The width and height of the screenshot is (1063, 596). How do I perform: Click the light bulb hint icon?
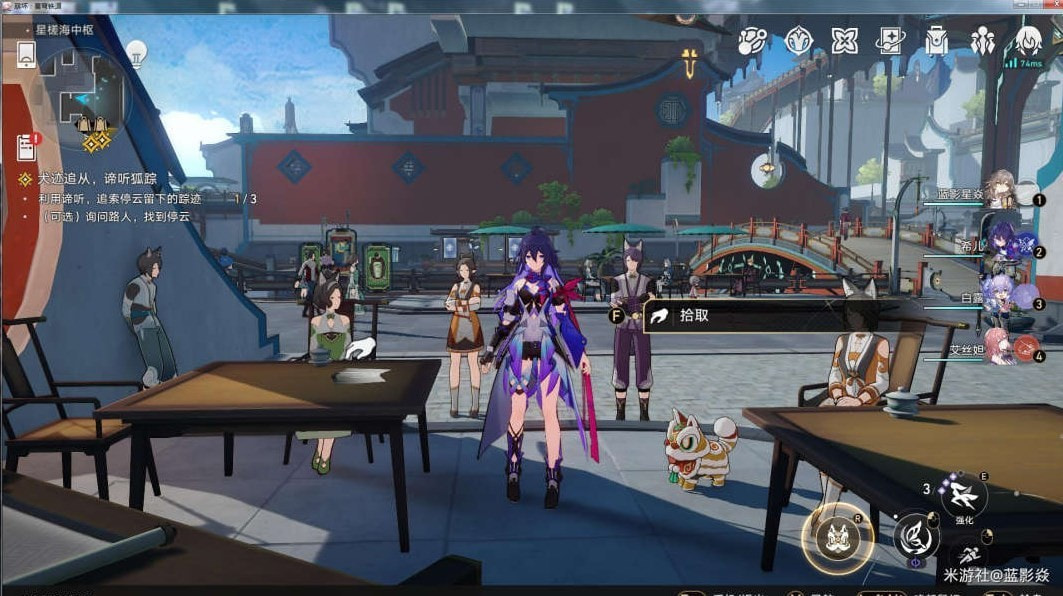click(136, 51)
